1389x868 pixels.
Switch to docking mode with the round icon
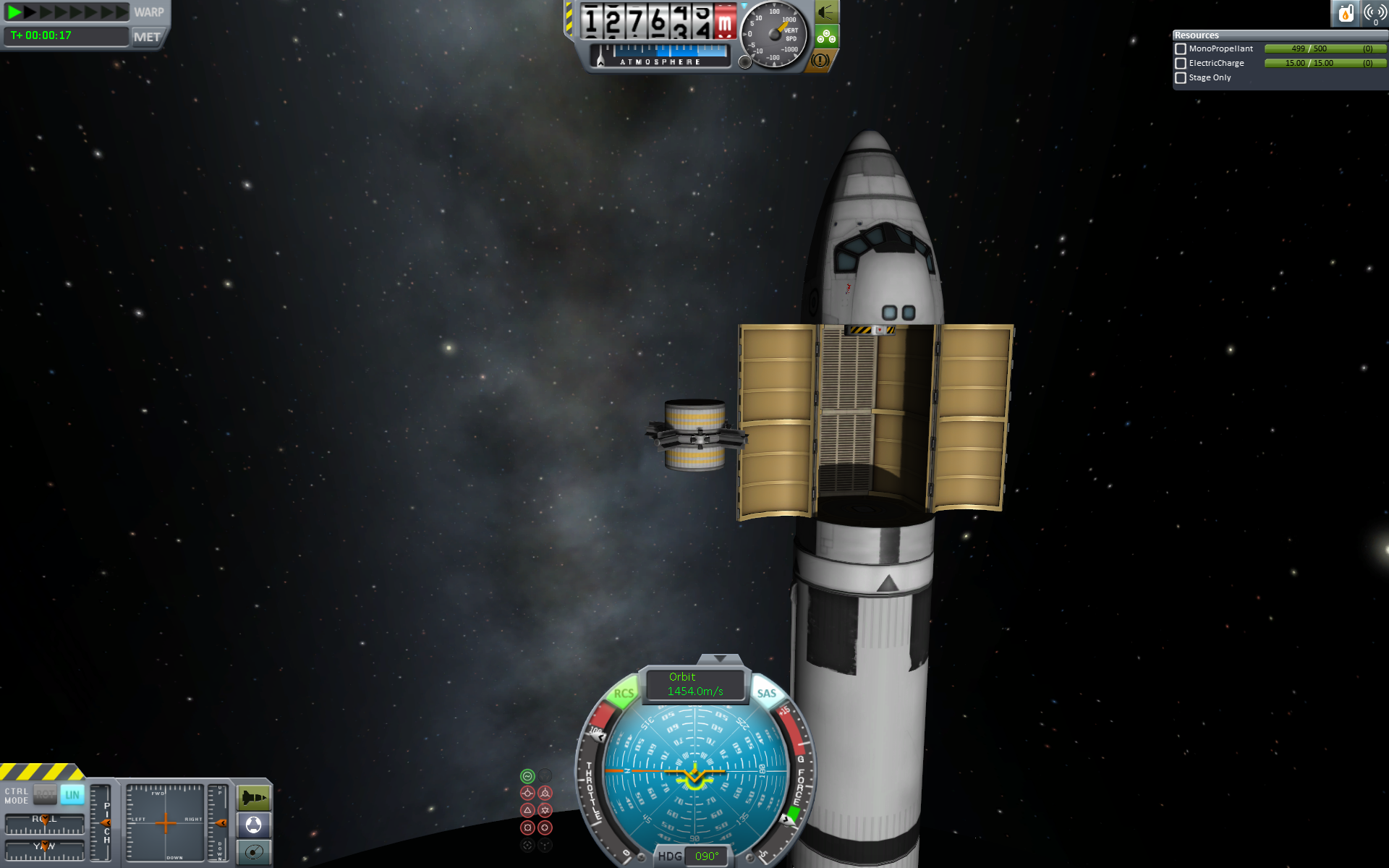click(254, 825)
